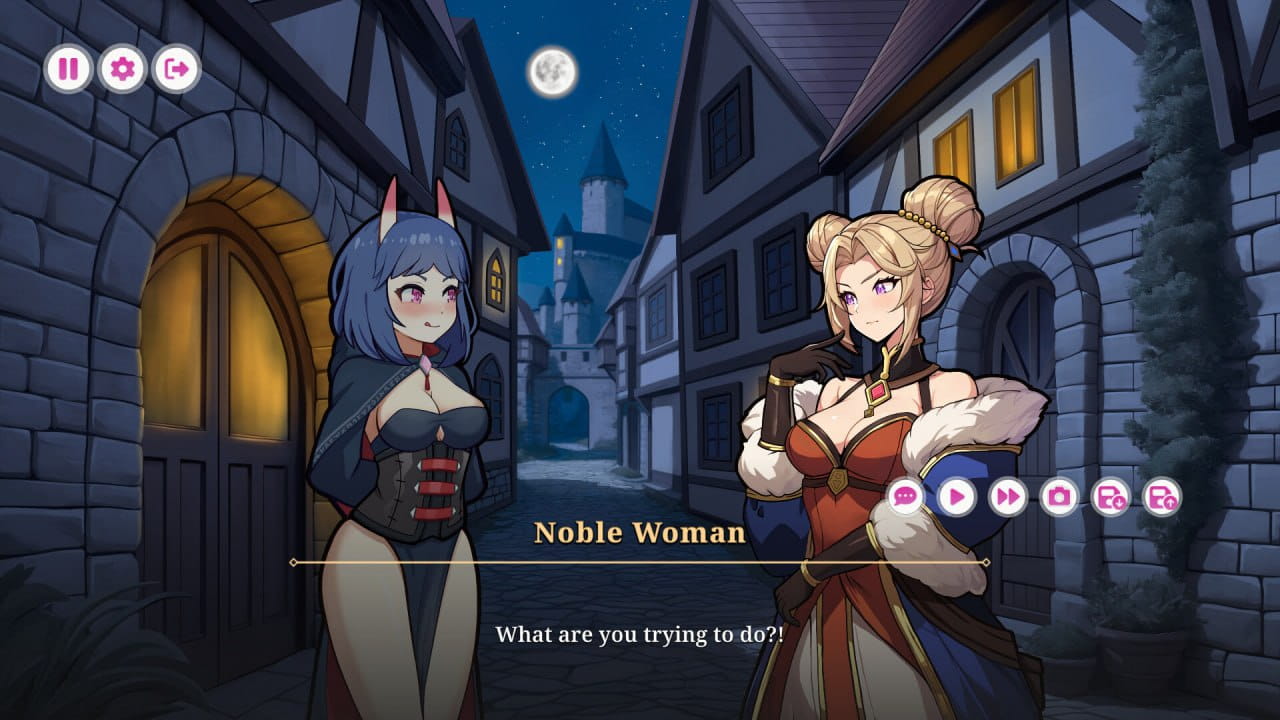Click the Noble Woman name label
Viewport: 1280px width, 720px height.
[640, 532]
